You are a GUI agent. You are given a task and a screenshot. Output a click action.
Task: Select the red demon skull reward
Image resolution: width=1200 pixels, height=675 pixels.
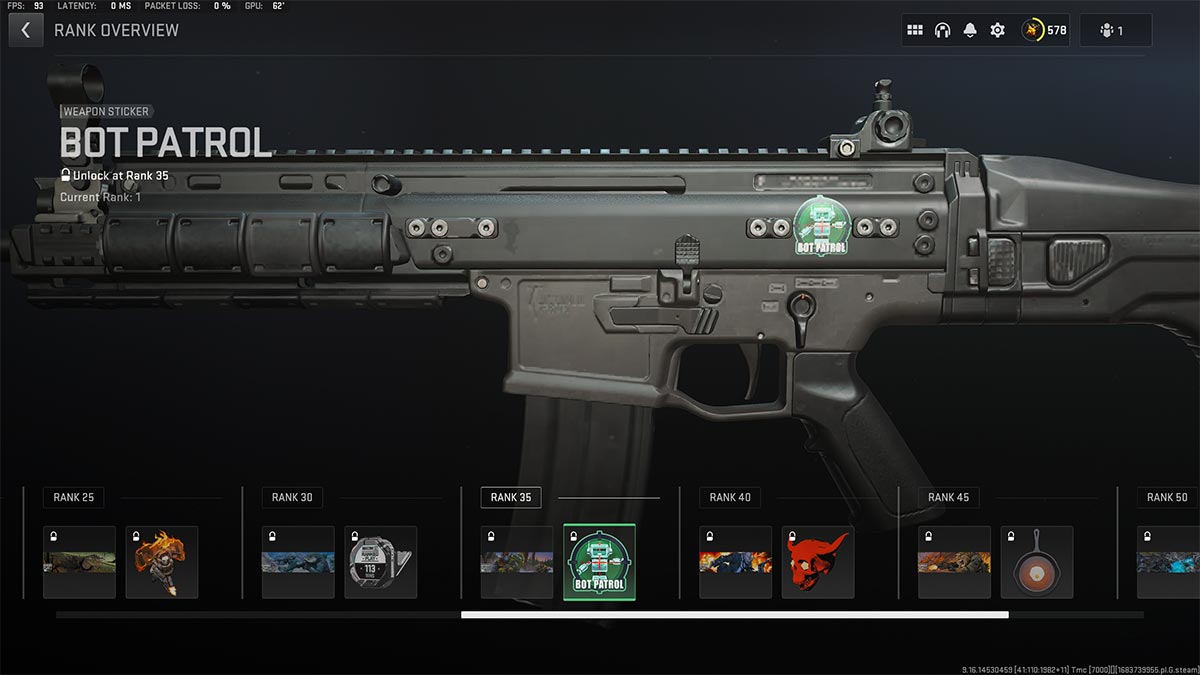click(817, 562)
